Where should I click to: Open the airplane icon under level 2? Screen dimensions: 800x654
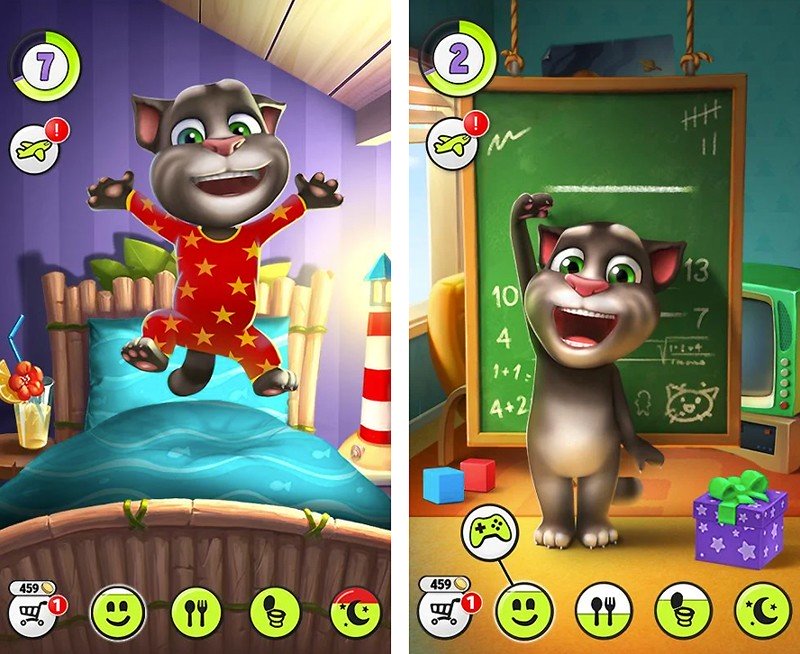pyautogui.click(x=449, y=142)
